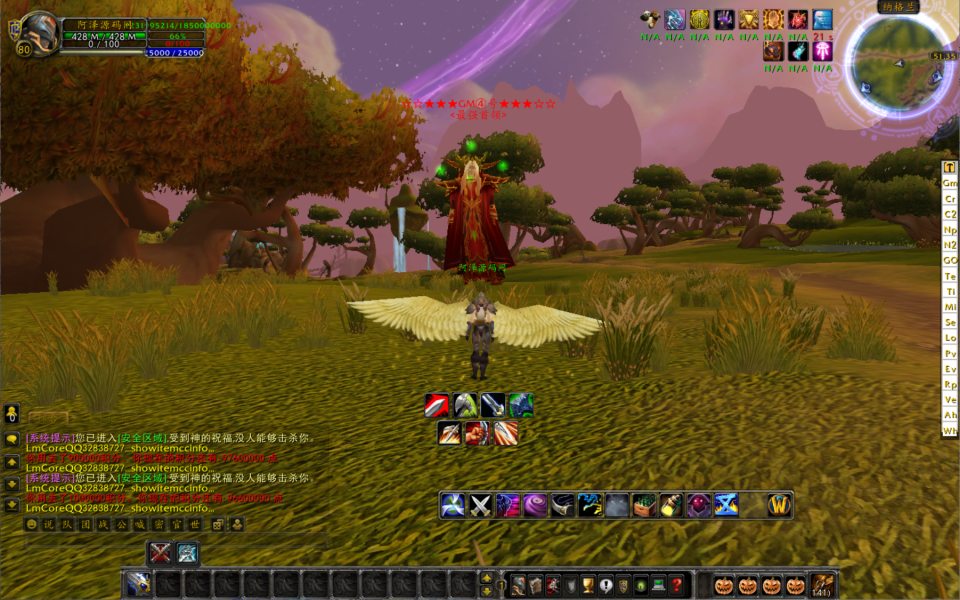Activate the red crossed swords stance button
The image size is (960, 600).
pos(160,553)
